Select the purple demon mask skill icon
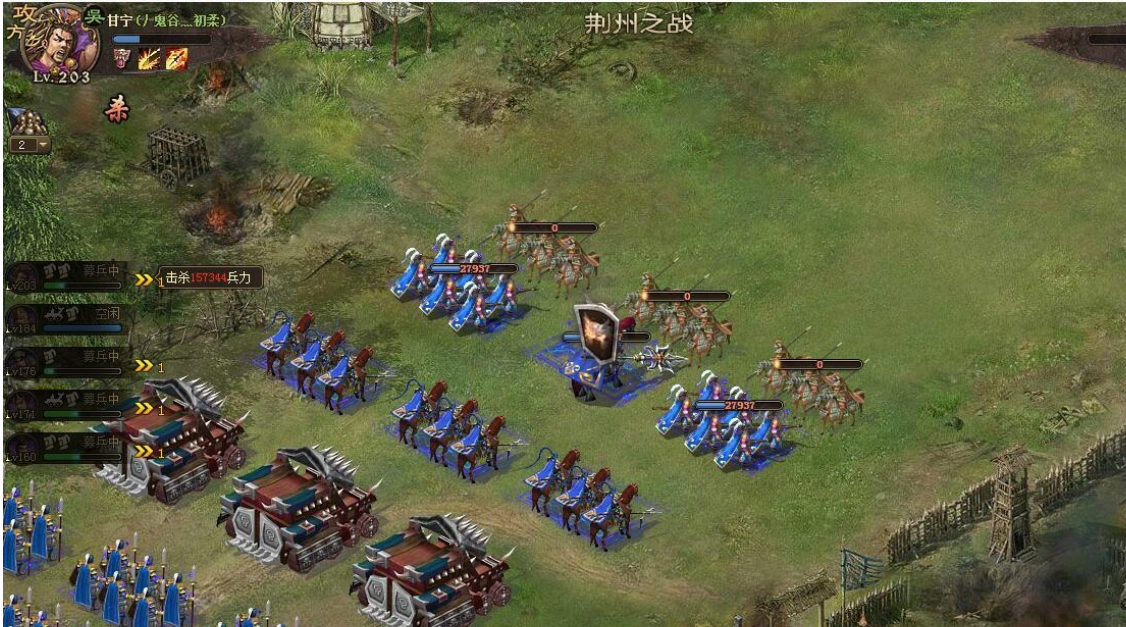 (x=124, y=59)
